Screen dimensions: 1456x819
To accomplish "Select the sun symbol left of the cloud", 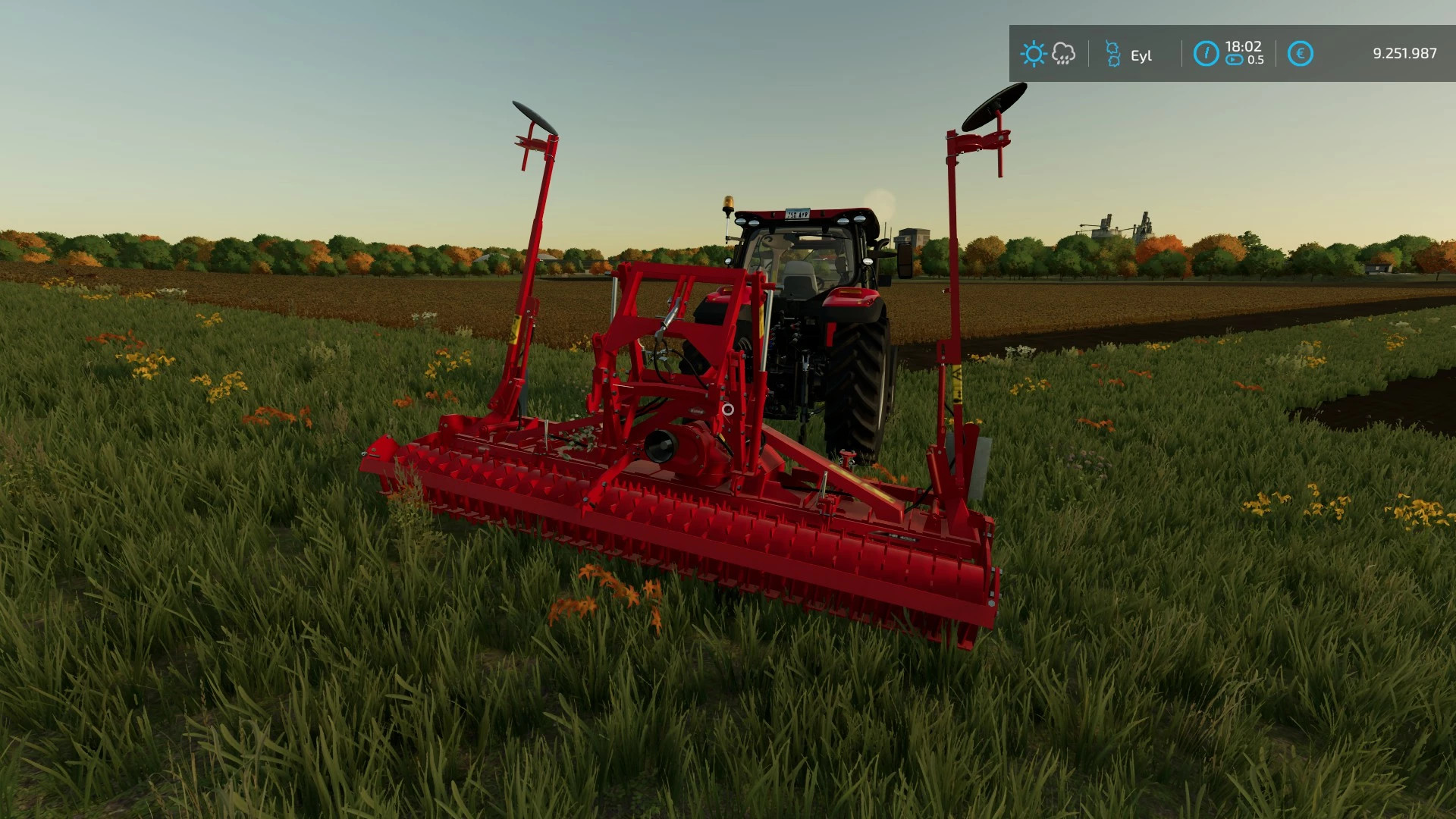I will coord(1033,53).
